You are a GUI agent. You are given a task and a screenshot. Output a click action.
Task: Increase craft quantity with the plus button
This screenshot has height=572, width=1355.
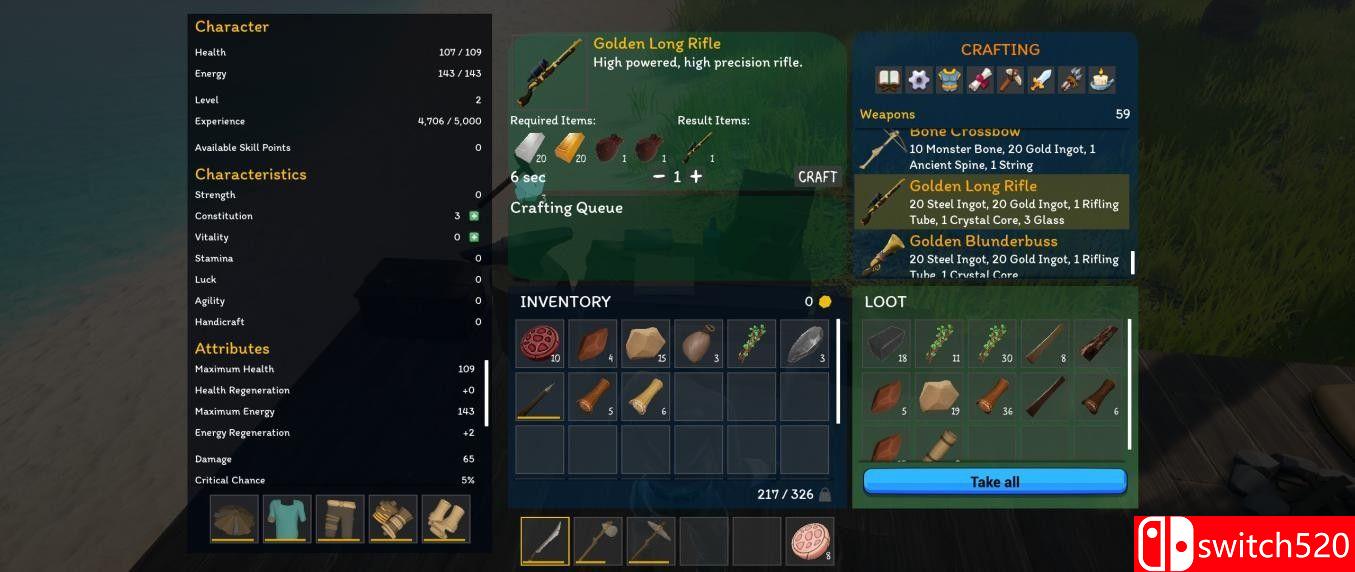pos(696,177)
